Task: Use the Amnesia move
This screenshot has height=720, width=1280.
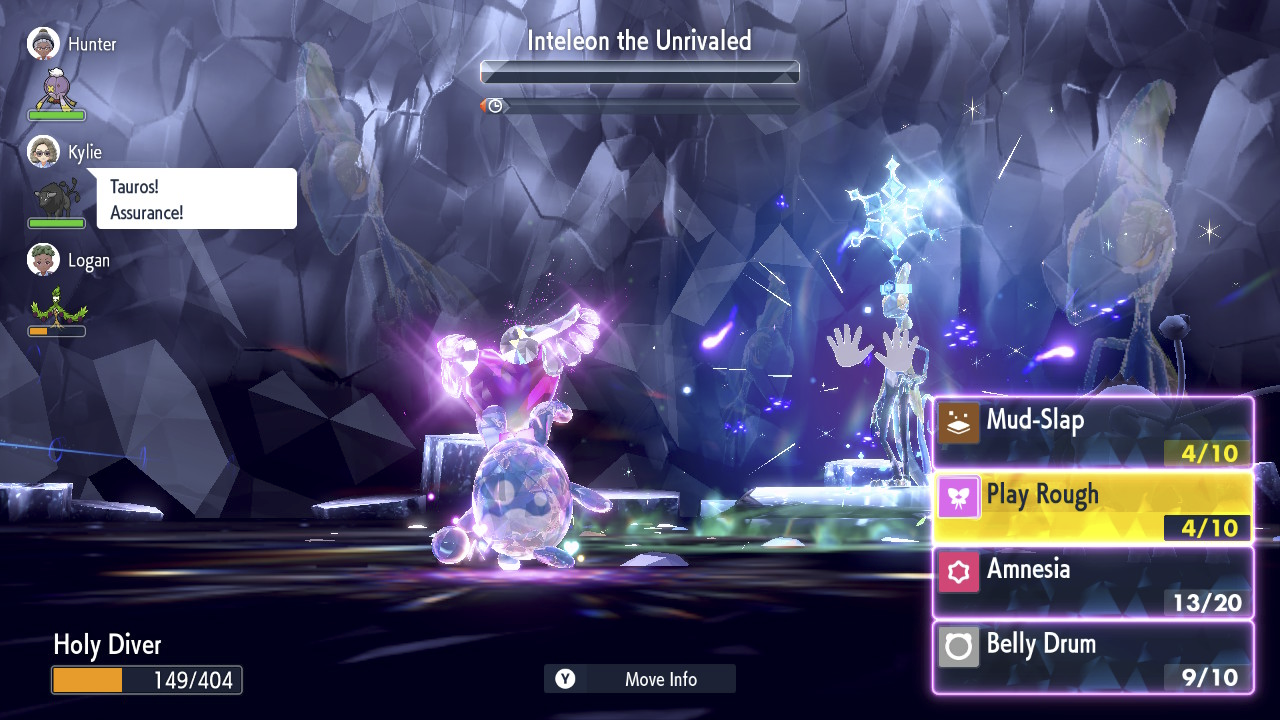Action: [x=1092, y=581]
